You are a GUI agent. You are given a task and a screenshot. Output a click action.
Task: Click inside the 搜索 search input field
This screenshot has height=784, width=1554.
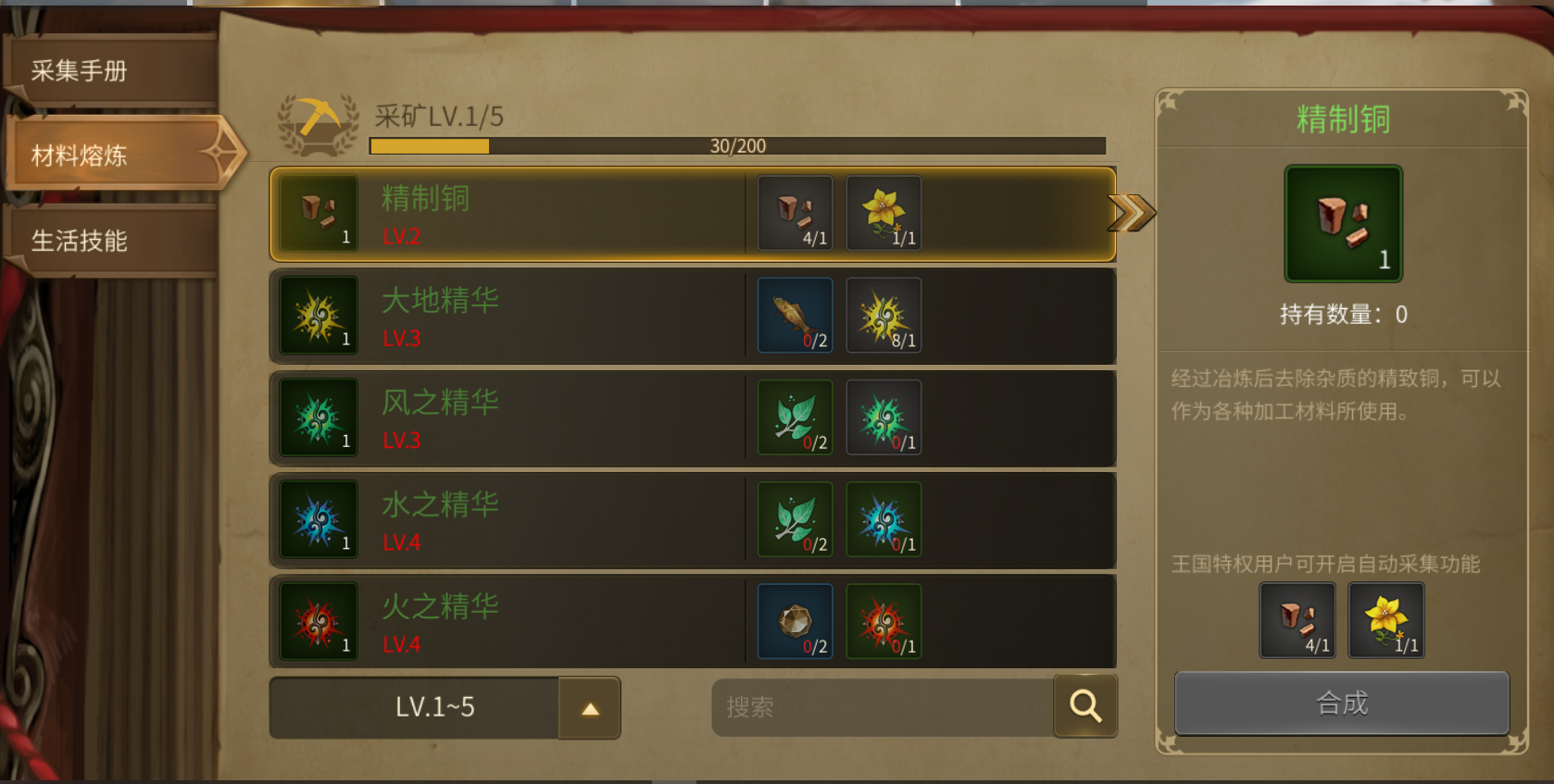[880, 706]
